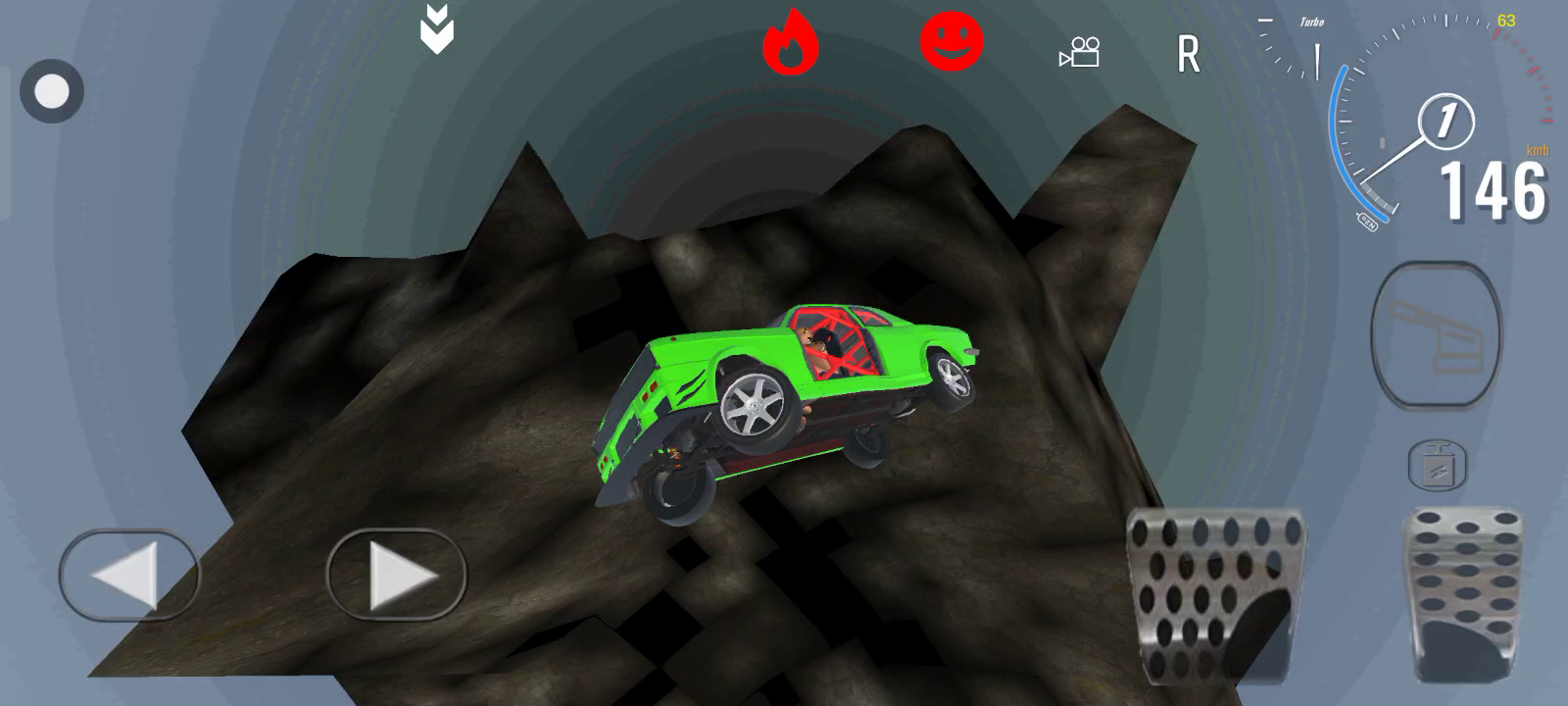Click the red smiley face icon
1568x706 pixels.
point(952,41)
